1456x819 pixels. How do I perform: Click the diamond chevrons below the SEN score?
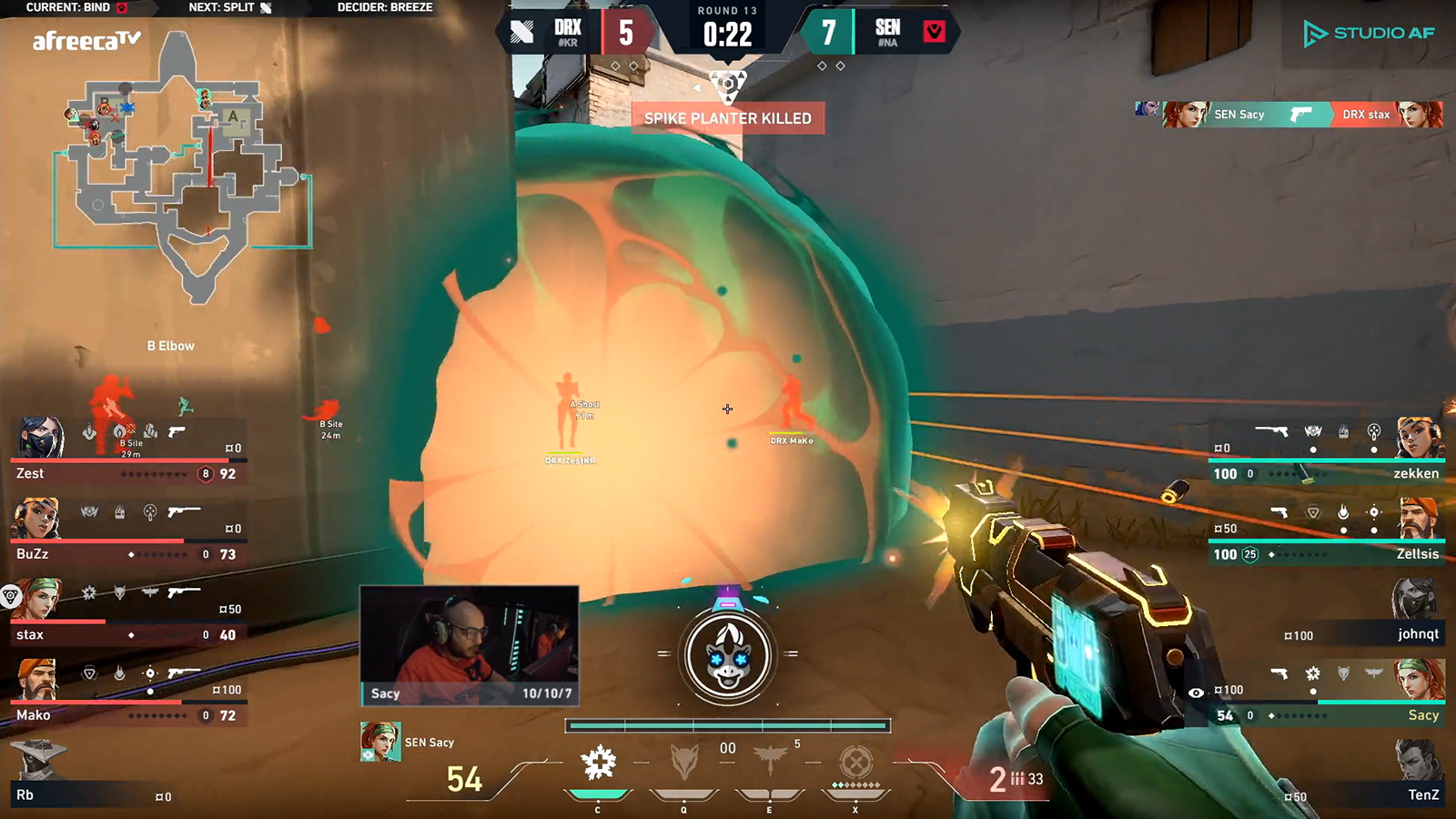[x=829, y=65]
